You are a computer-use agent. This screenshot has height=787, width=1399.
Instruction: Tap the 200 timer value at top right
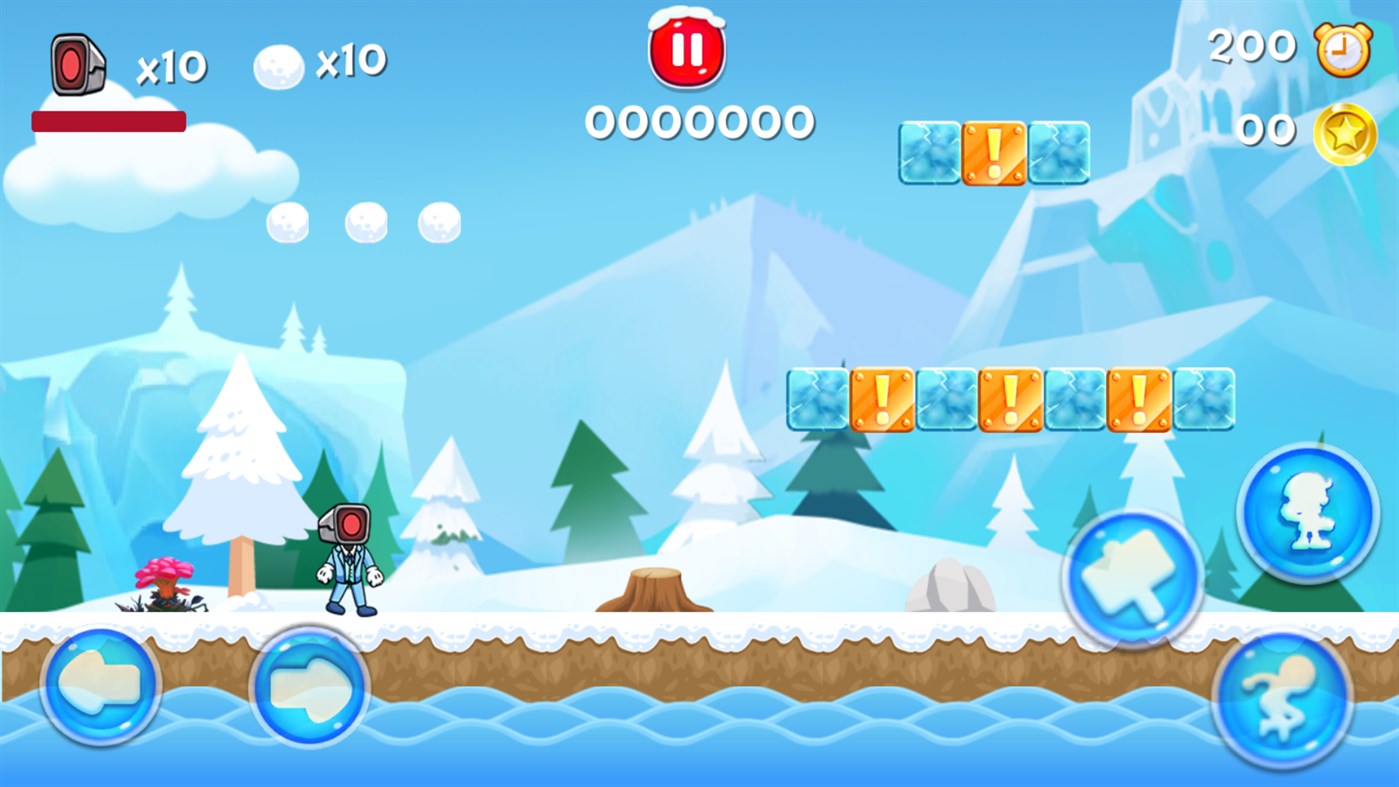point(1251,45)
